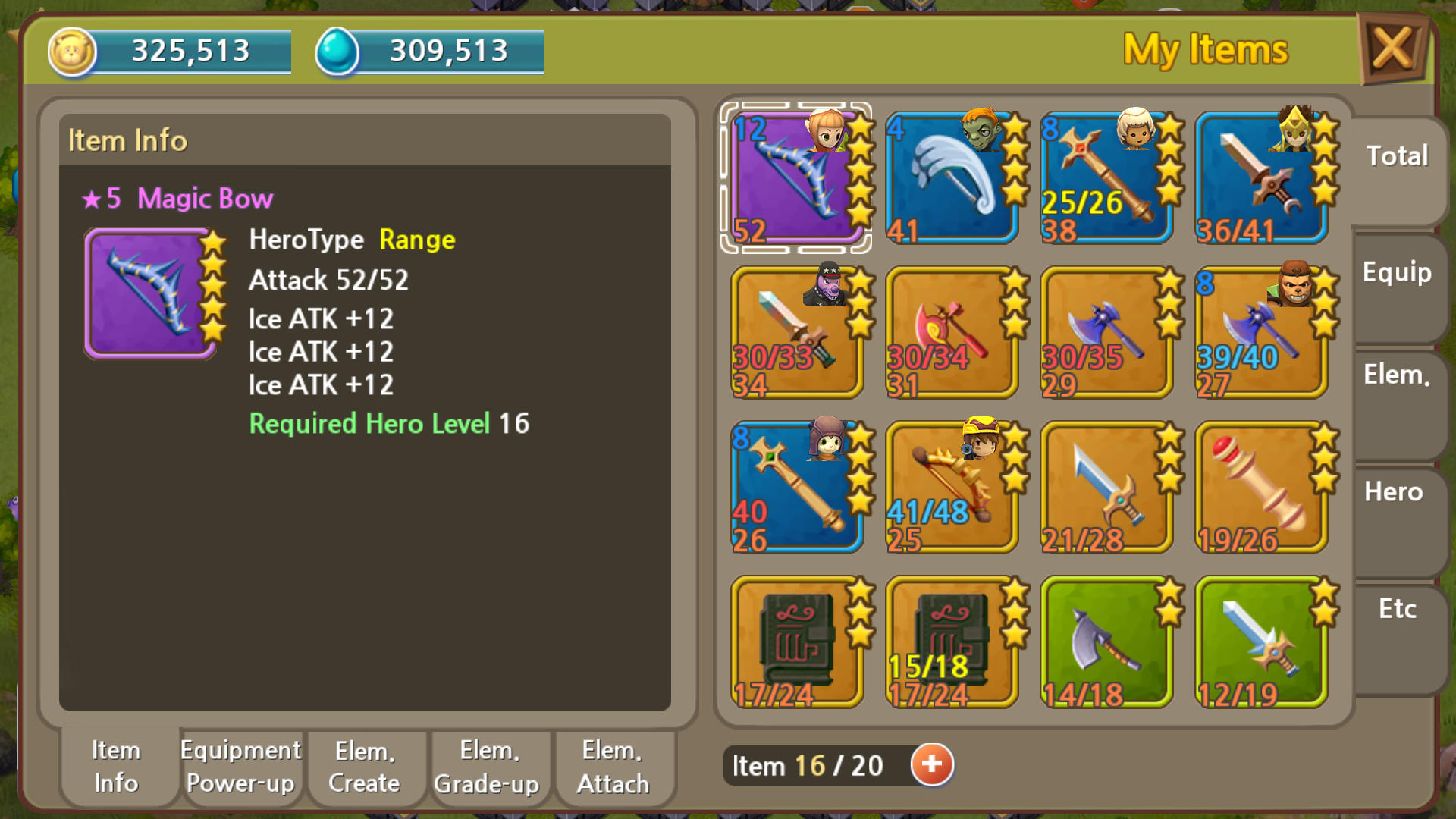Expand item capacity with plus button
The height and width of the screenshot is (819, 1456).
click(932, 764)
